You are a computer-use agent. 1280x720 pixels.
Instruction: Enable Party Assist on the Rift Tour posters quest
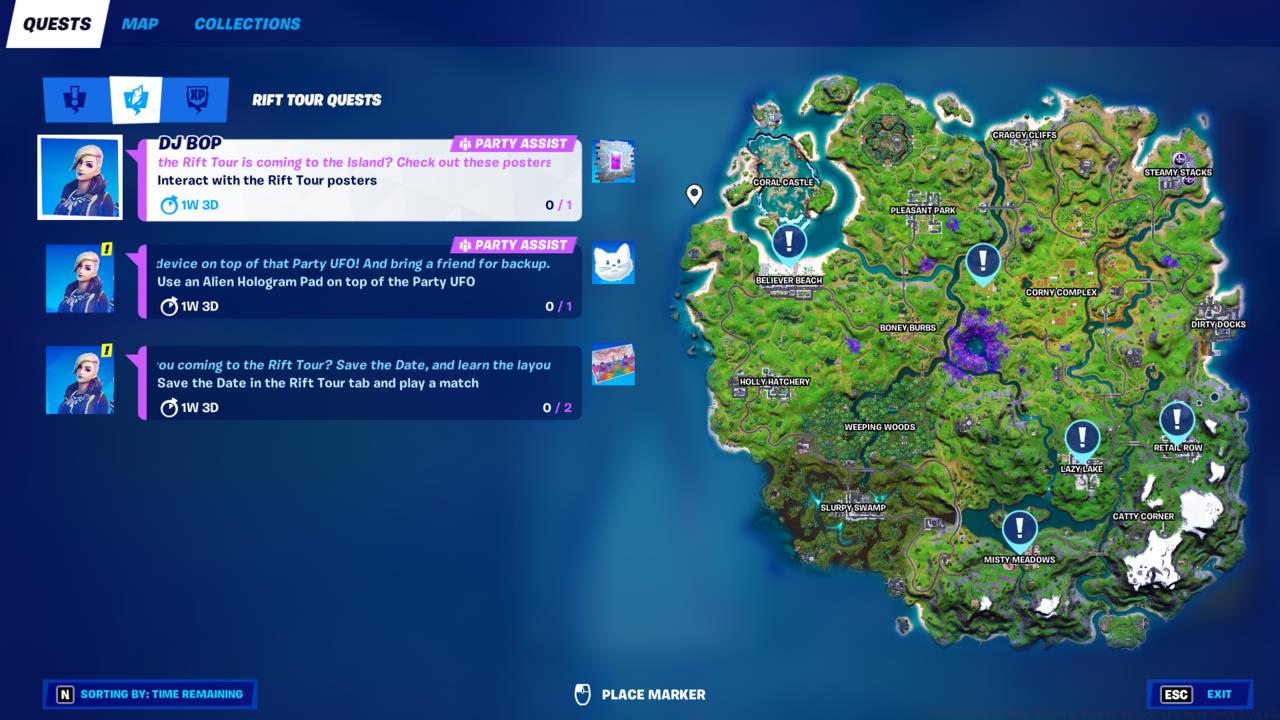pos(515,142)
